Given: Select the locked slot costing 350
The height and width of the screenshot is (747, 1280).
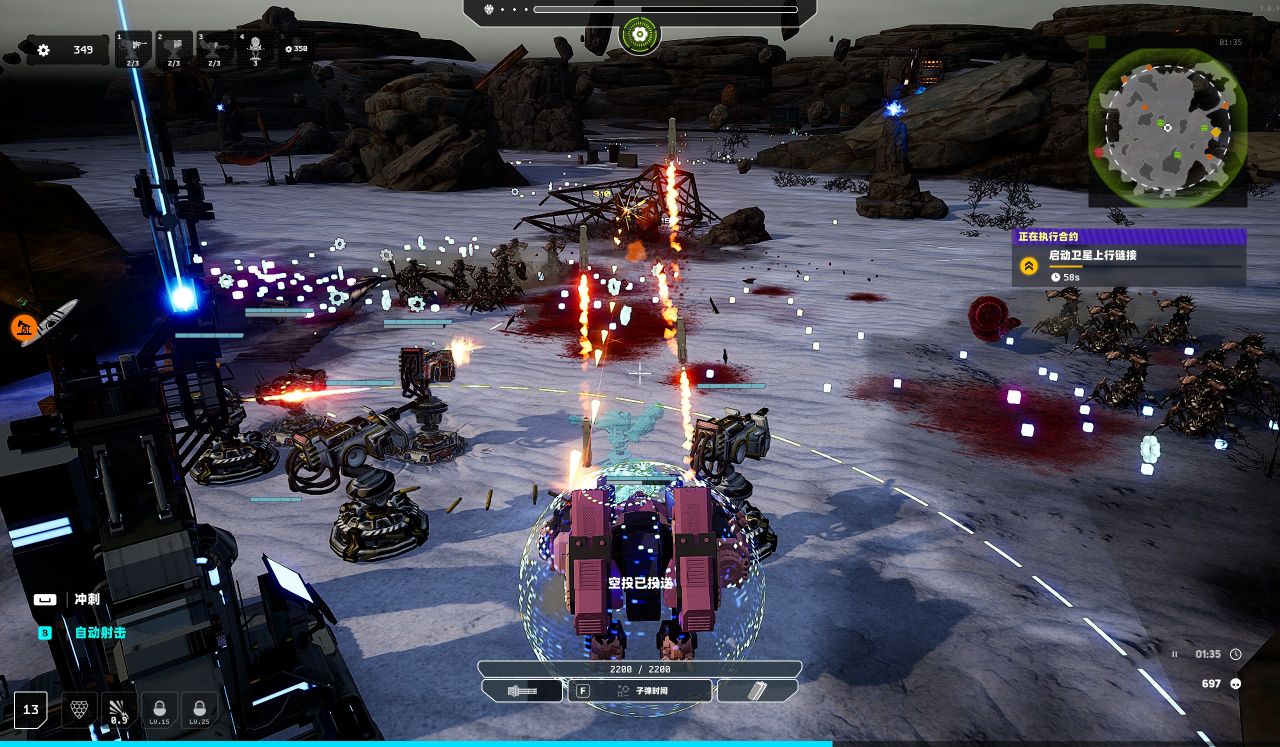Looking at the screenshot, I should click(x=296, y=48).
